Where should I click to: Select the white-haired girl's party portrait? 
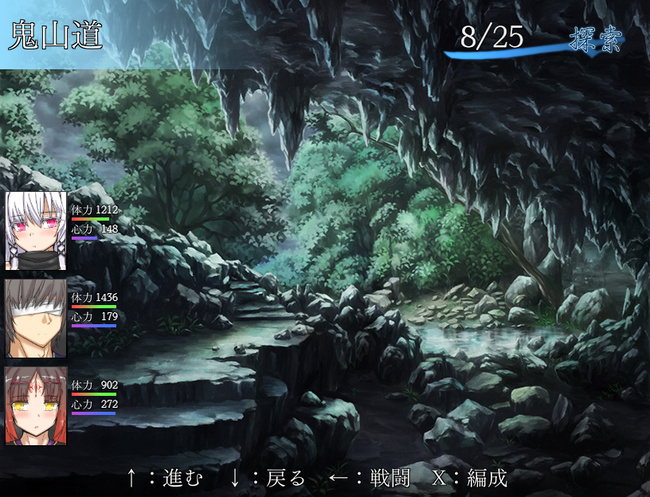click(35, 230)
